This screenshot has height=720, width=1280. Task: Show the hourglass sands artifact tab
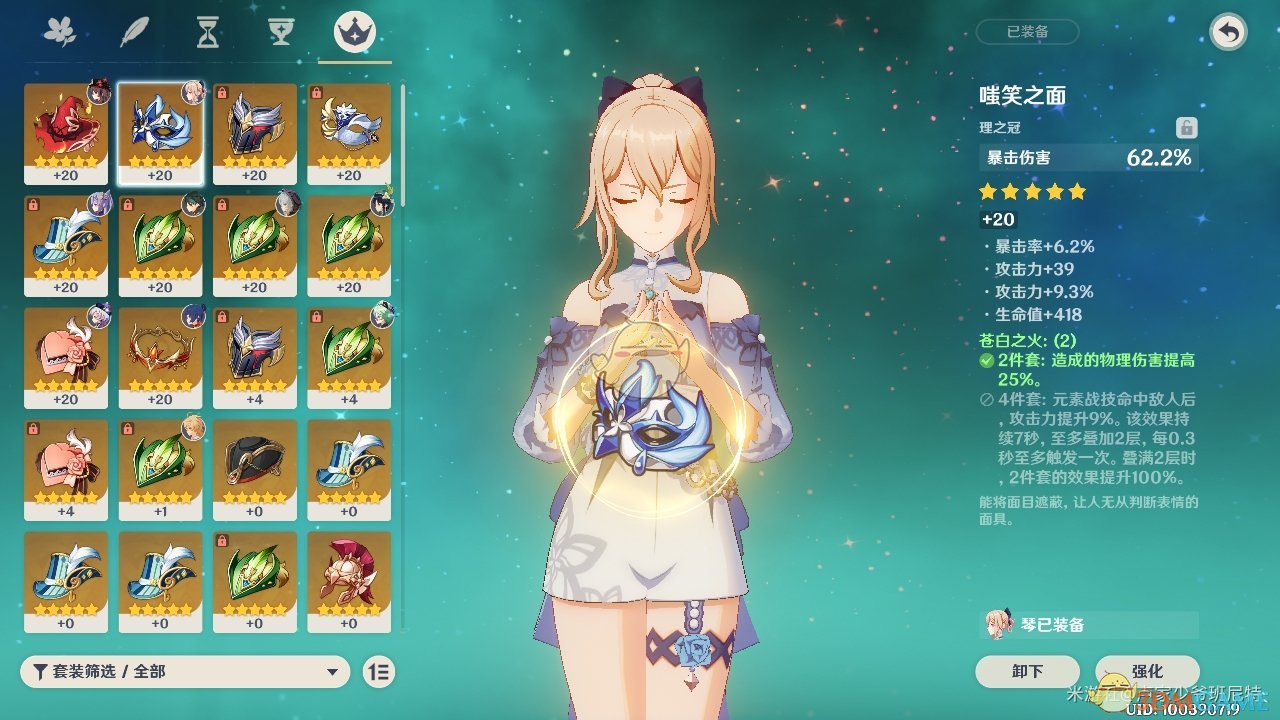[207, 33]
